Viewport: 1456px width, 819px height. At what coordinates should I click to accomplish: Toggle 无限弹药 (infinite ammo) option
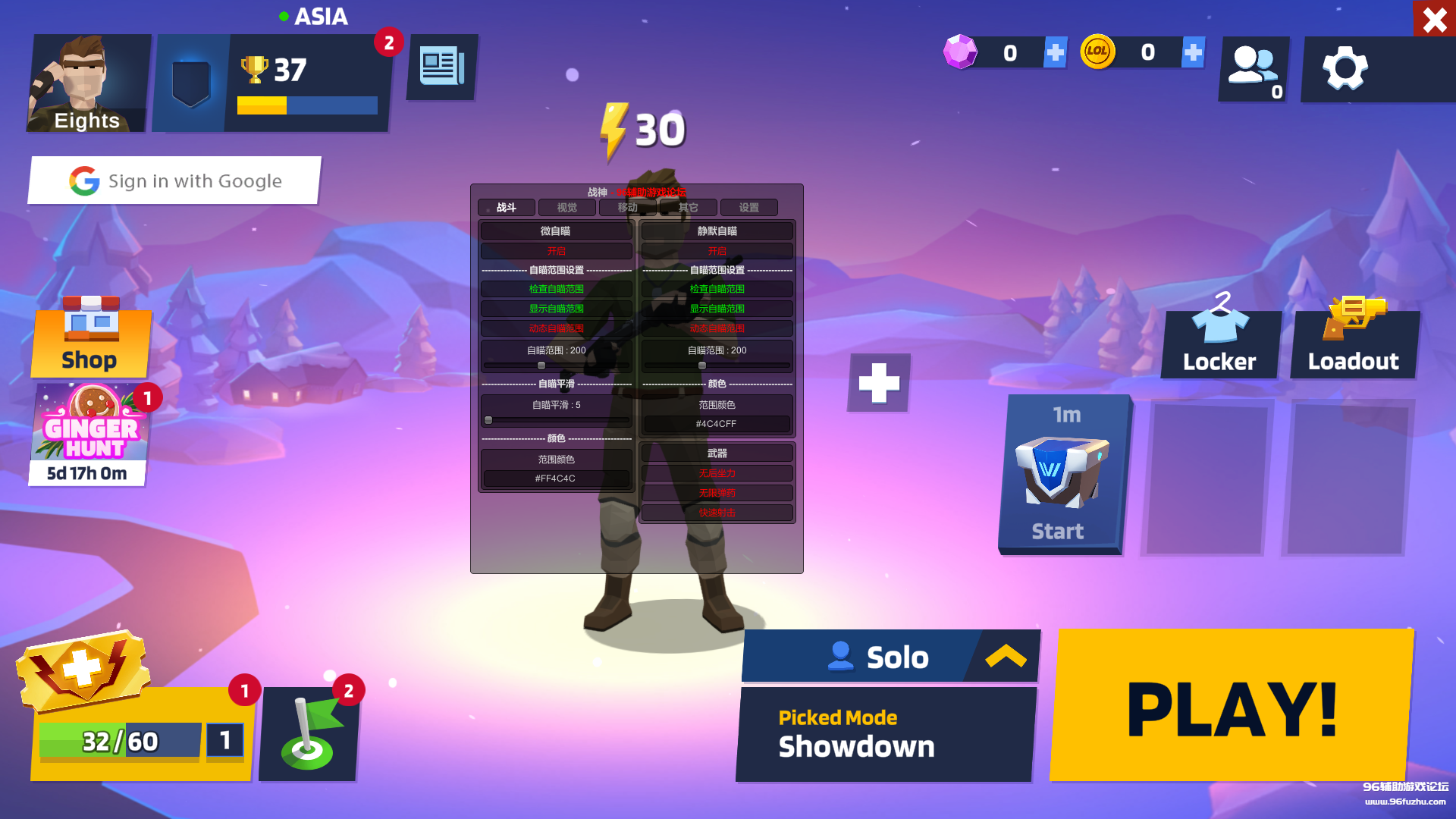(716, 492)
